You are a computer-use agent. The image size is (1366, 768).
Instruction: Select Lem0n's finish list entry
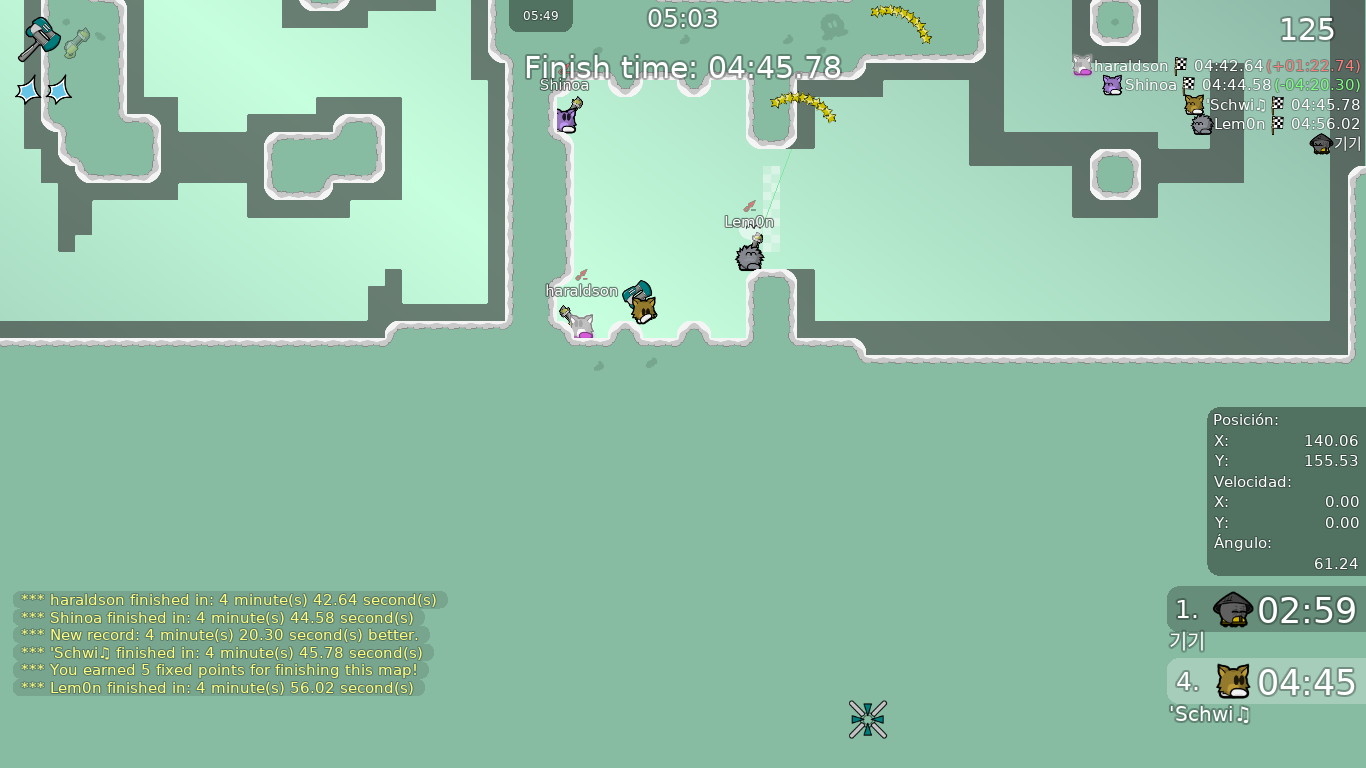pyautogui.click(x=1275, y=124)
